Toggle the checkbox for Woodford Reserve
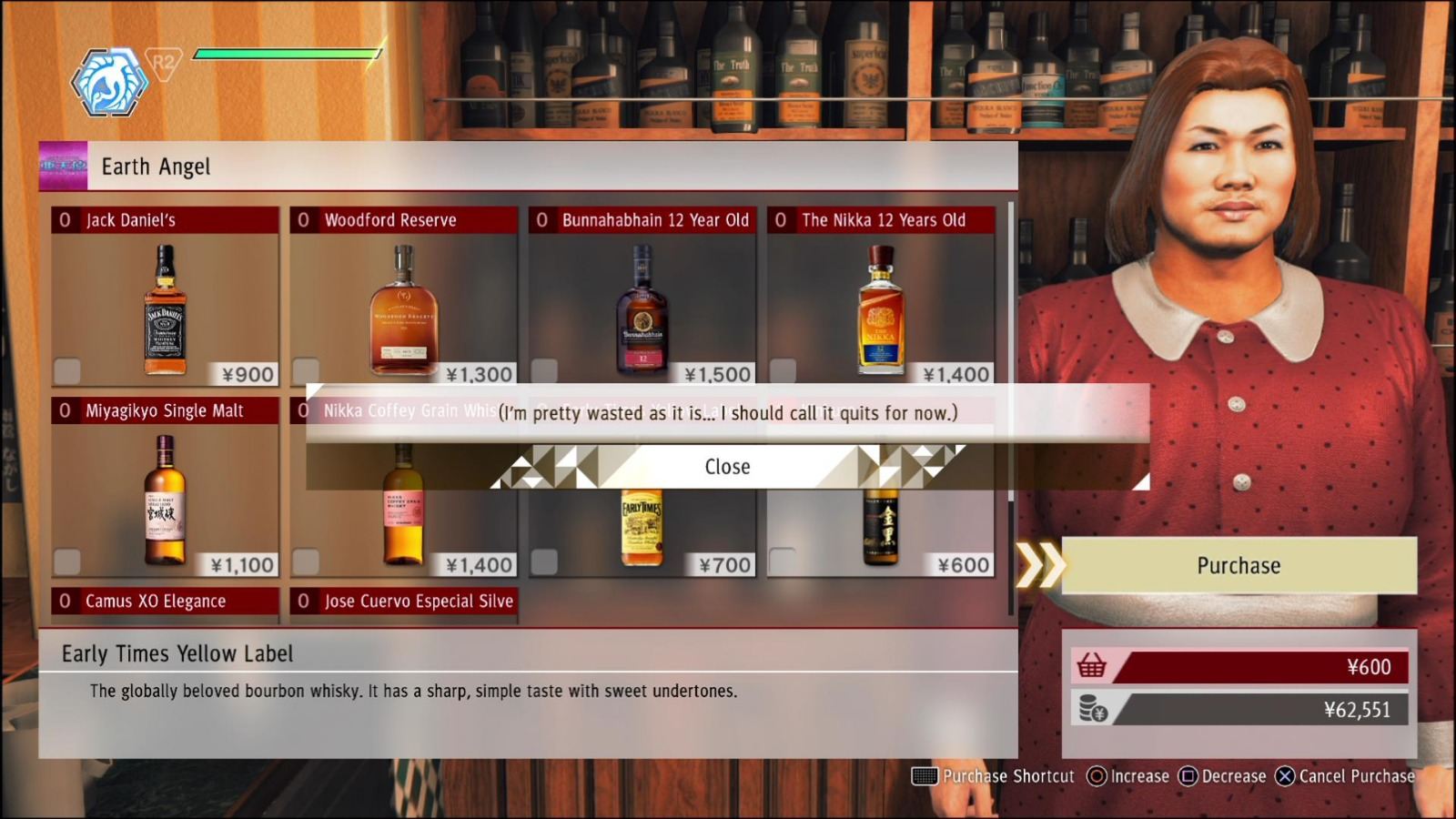 pos(306,369)
